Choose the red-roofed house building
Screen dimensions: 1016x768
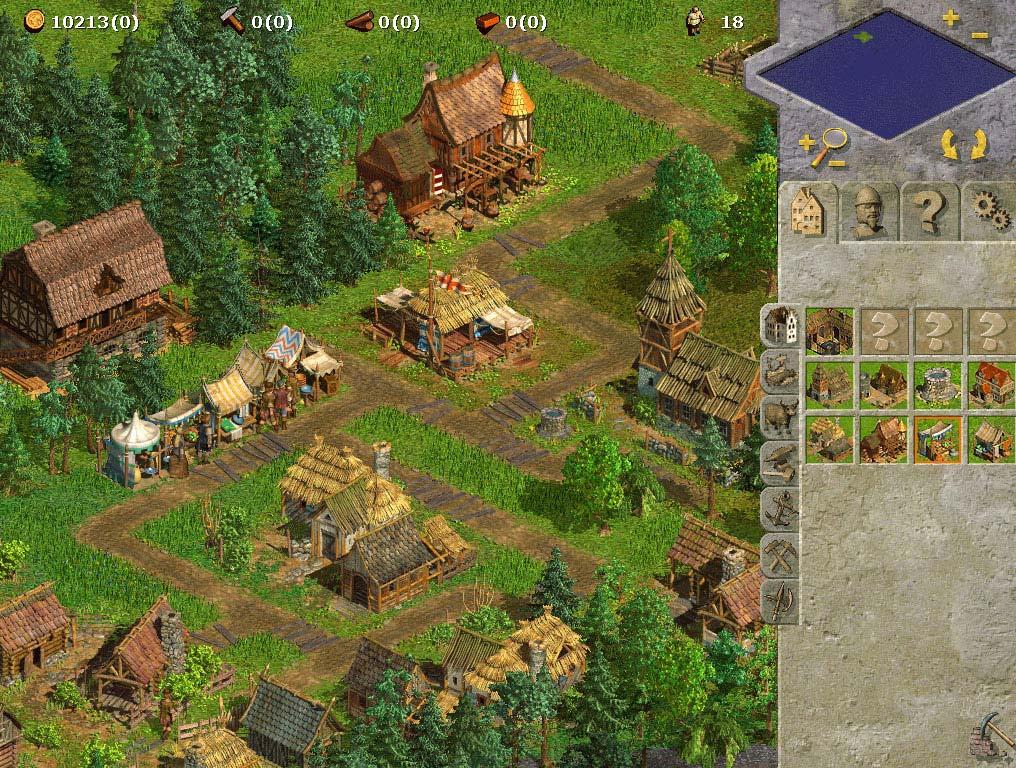(x=991, y=384)
